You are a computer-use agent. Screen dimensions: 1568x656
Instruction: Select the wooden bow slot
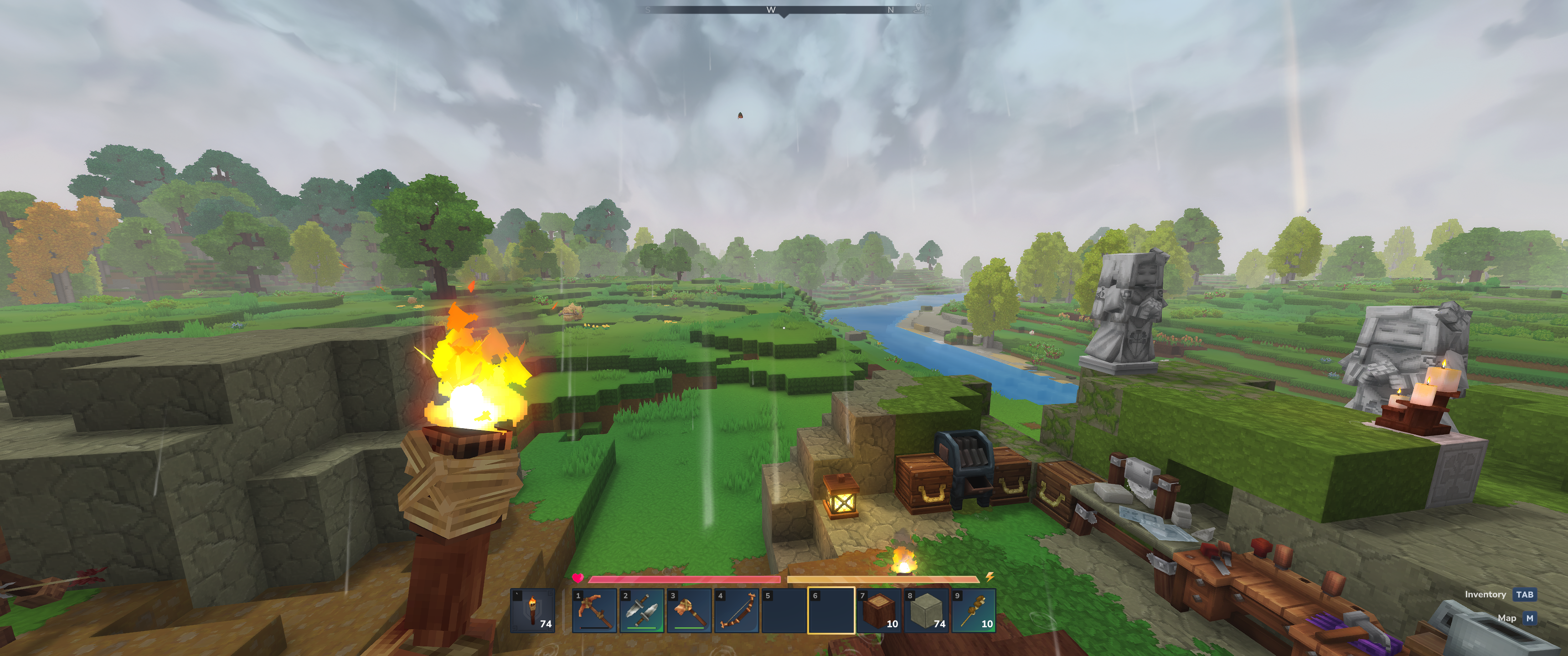coord(737,610)
